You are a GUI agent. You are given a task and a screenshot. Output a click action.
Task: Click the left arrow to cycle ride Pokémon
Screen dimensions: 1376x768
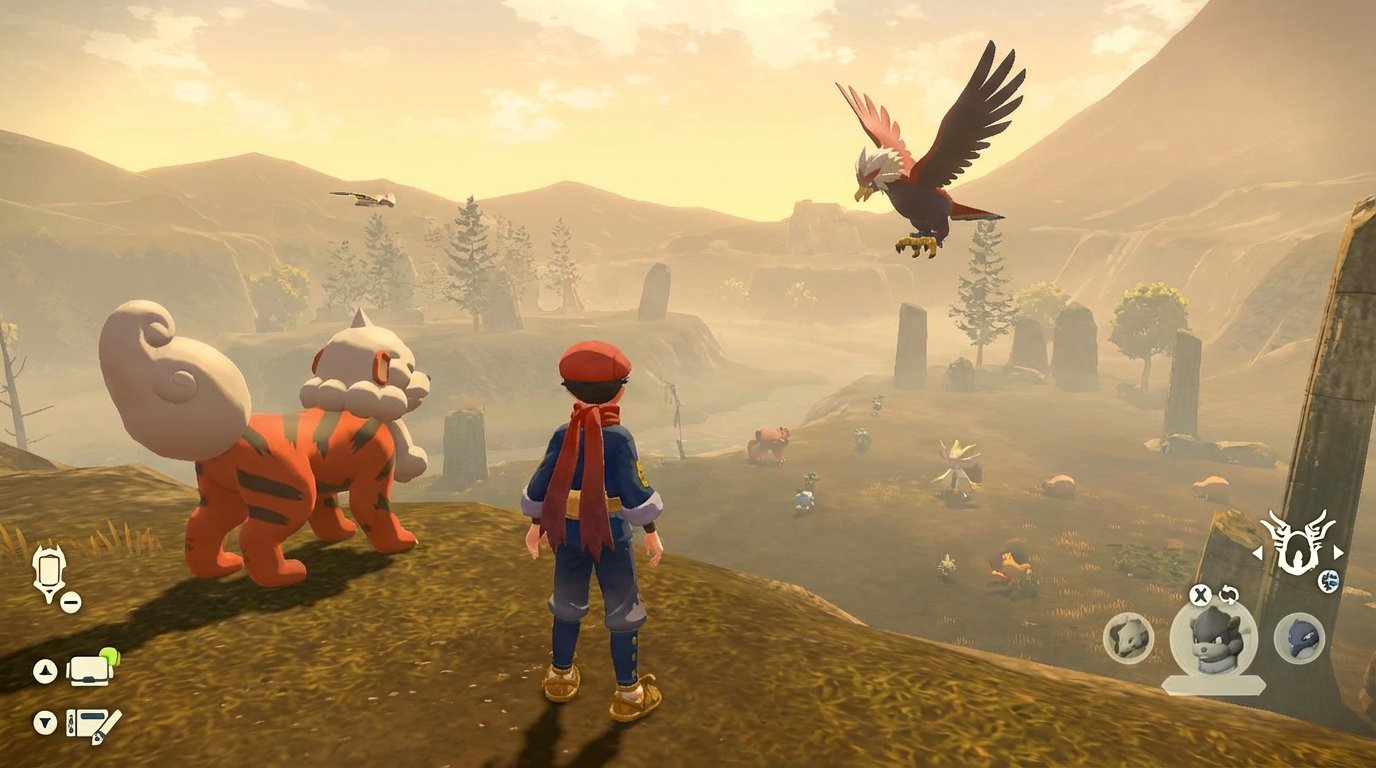point(1259,554)
